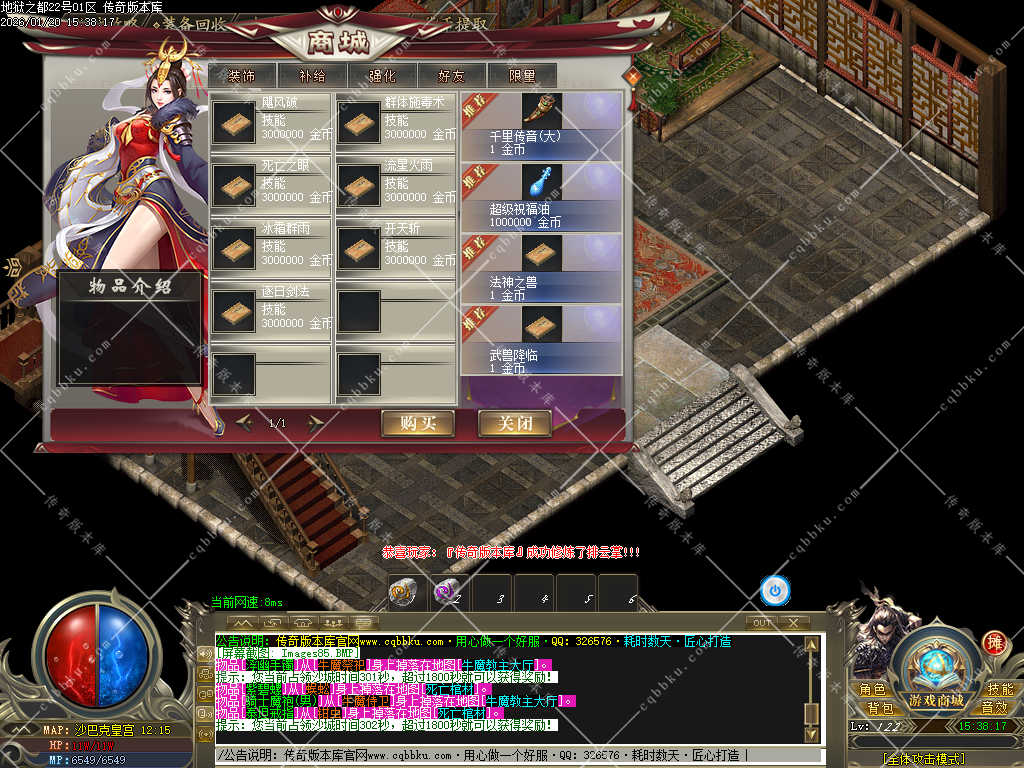Open the 技能 skills panel
Viewport: 1024px width, 768px height.
pos(1000,690)
